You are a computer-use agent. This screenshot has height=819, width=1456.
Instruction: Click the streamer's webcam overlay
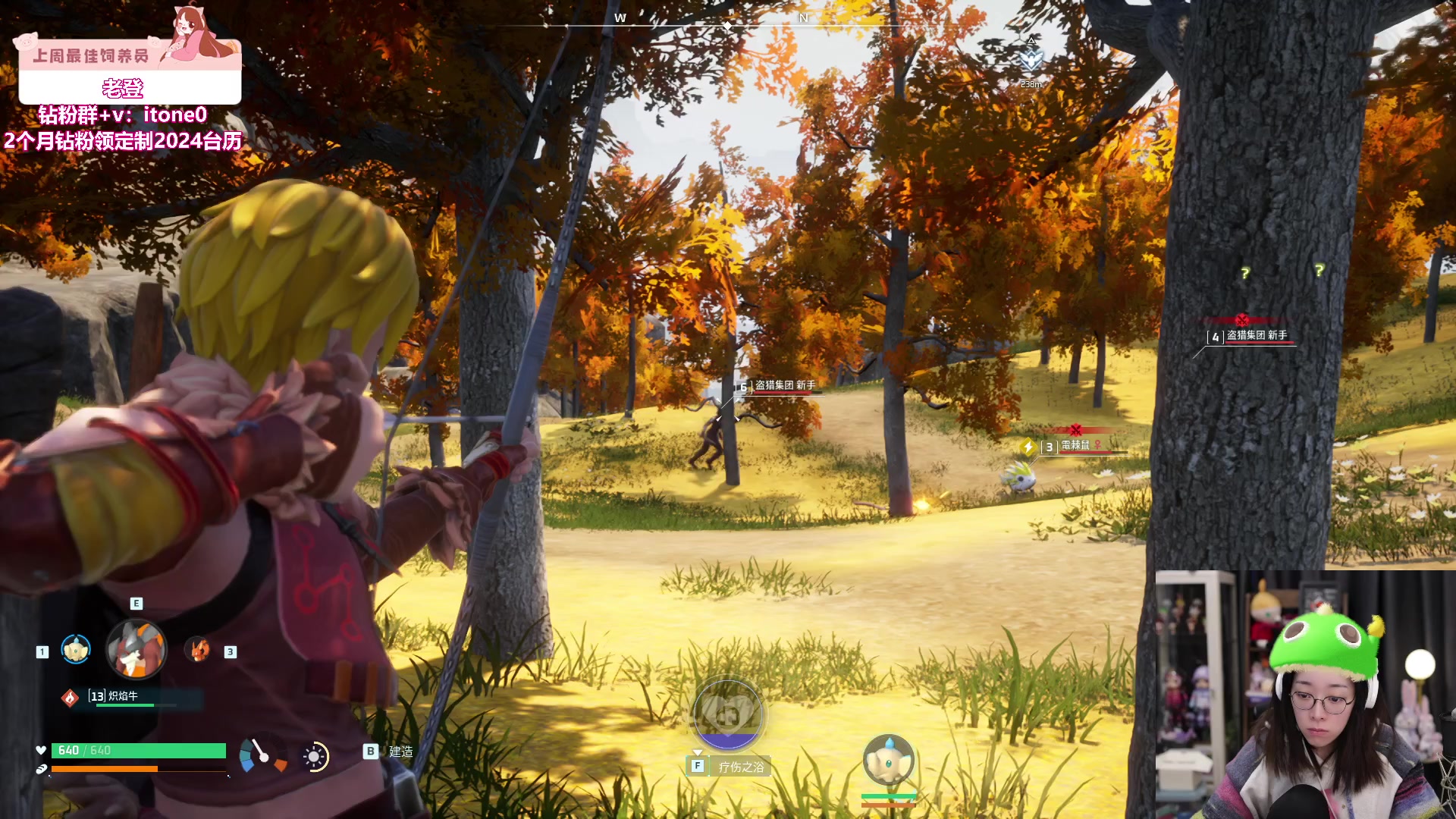point(1304,695)
